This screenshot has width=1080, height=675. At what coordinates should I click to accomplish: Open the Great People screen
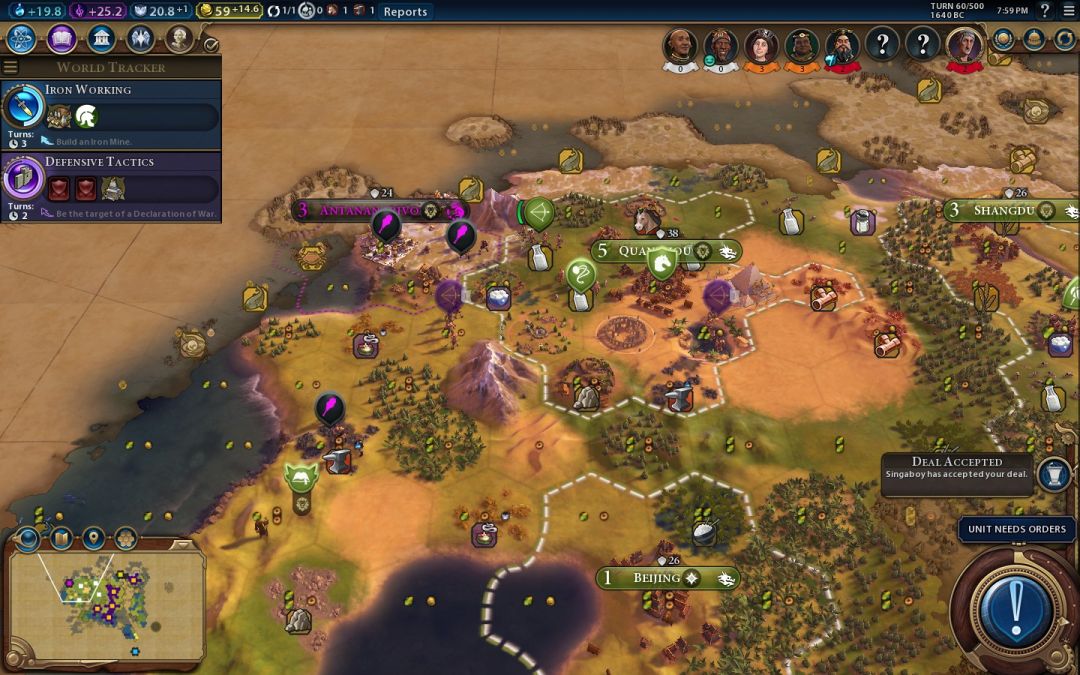[178, 39]
